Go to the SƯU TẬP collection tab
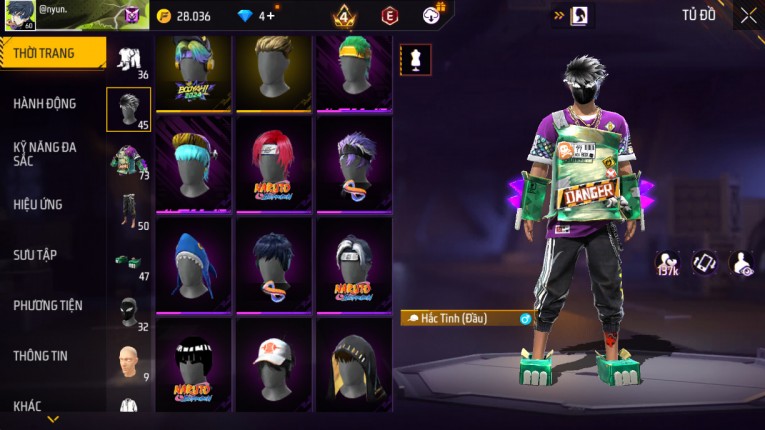The image size is (765, 430). coord(35,255)
